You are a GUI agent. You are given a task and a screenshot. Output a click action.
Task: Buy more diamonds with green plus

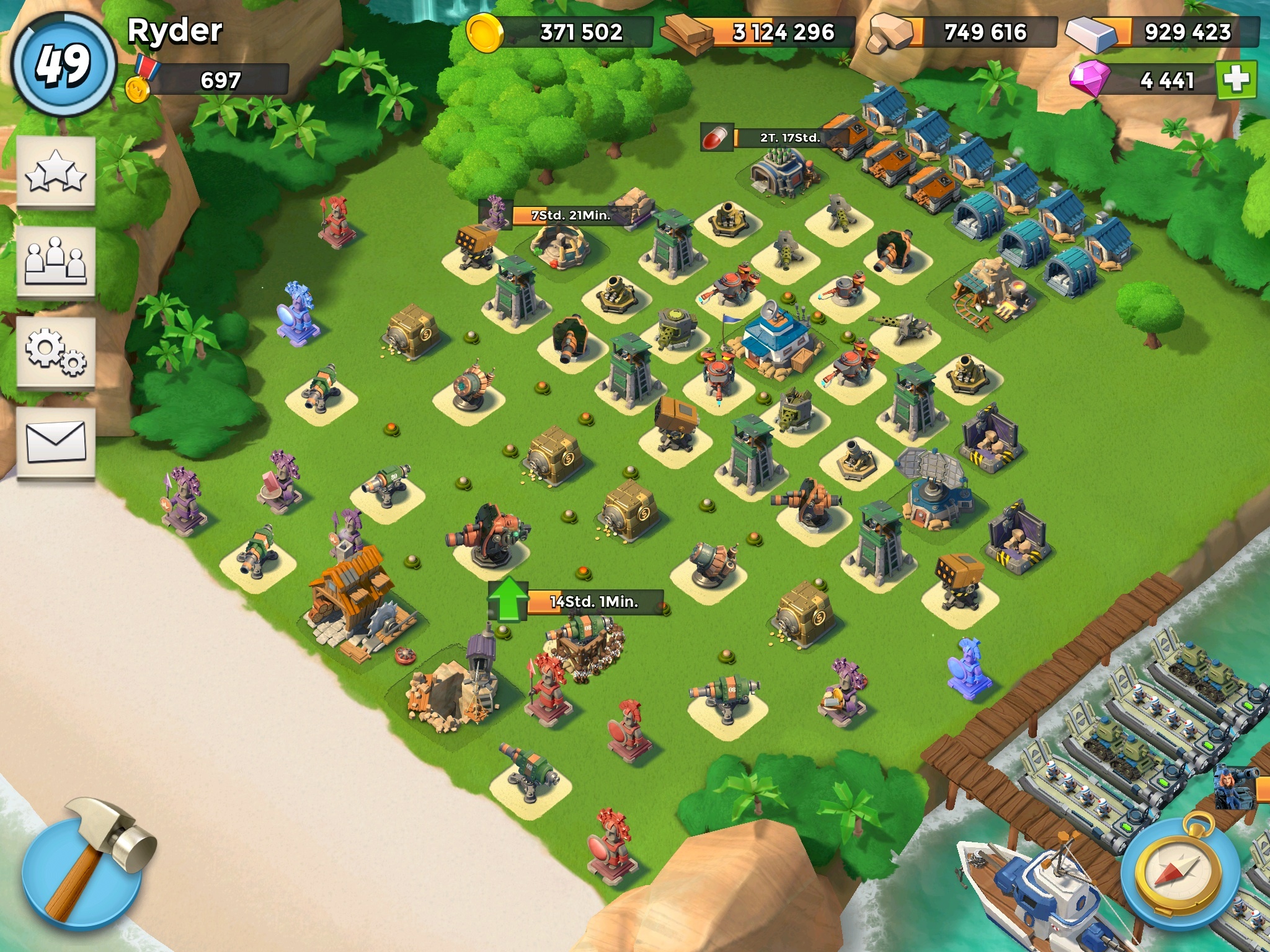1237,80
